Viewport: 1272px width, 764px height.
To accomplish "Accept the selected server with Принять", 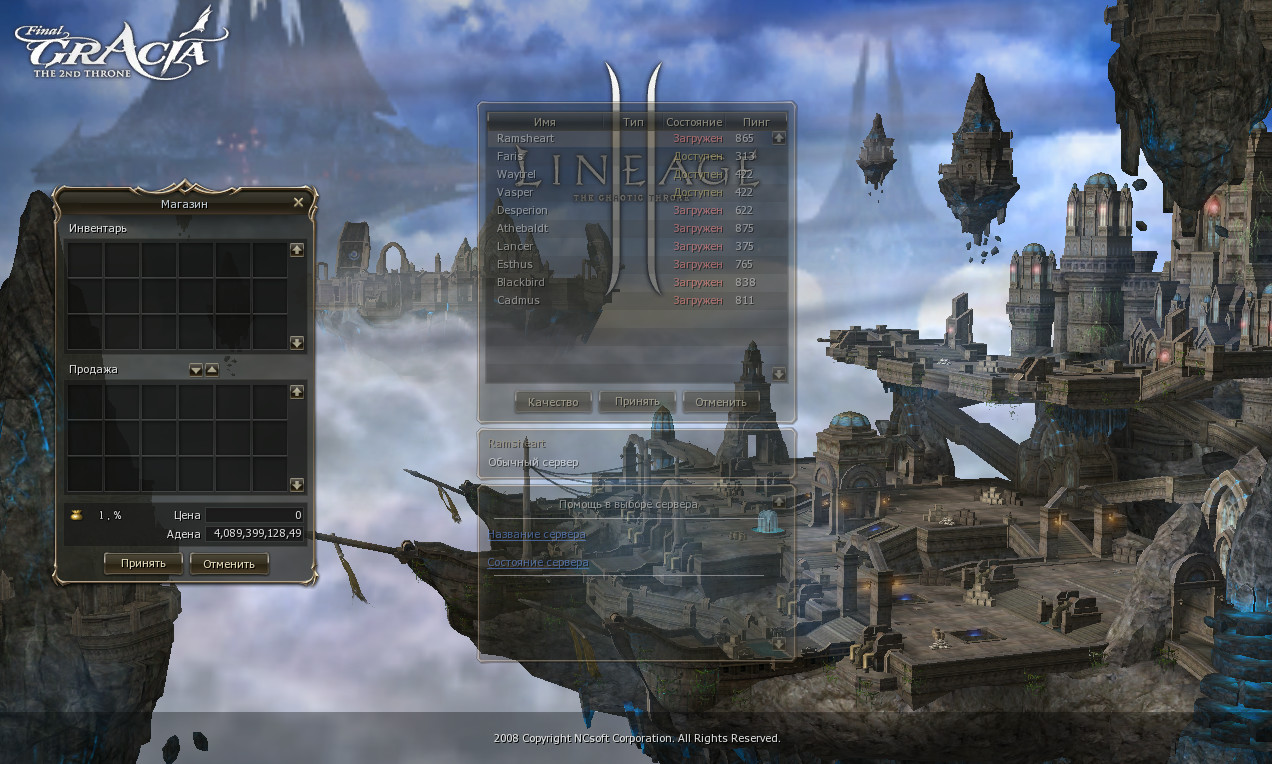I will (x=637, y=402).
